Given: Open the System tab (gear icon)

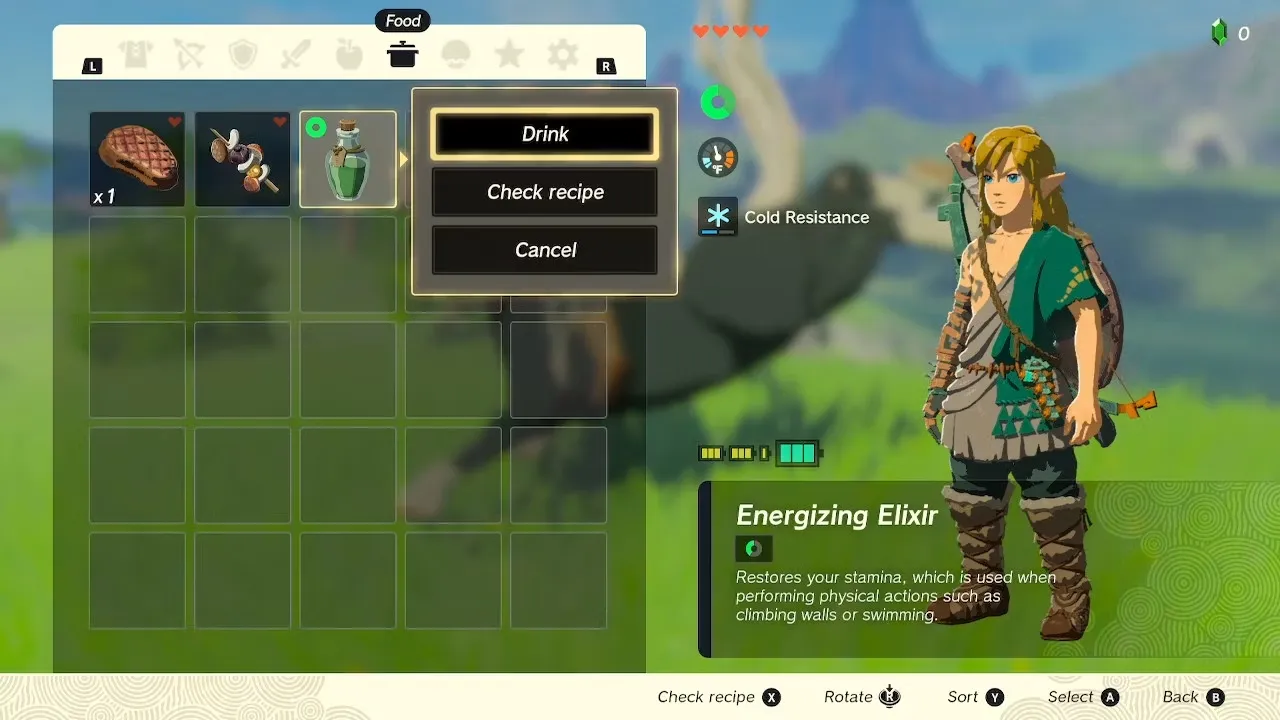Looking at the screenshot, I should pos(562,55).
